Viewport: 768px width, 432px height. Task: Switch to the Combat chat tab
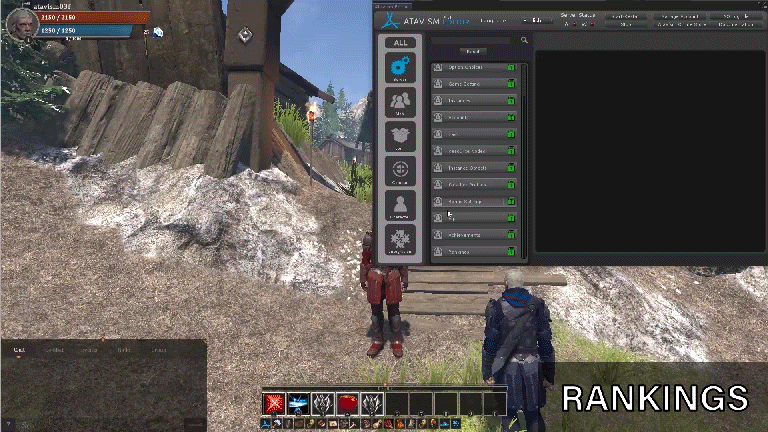(53, 351)
